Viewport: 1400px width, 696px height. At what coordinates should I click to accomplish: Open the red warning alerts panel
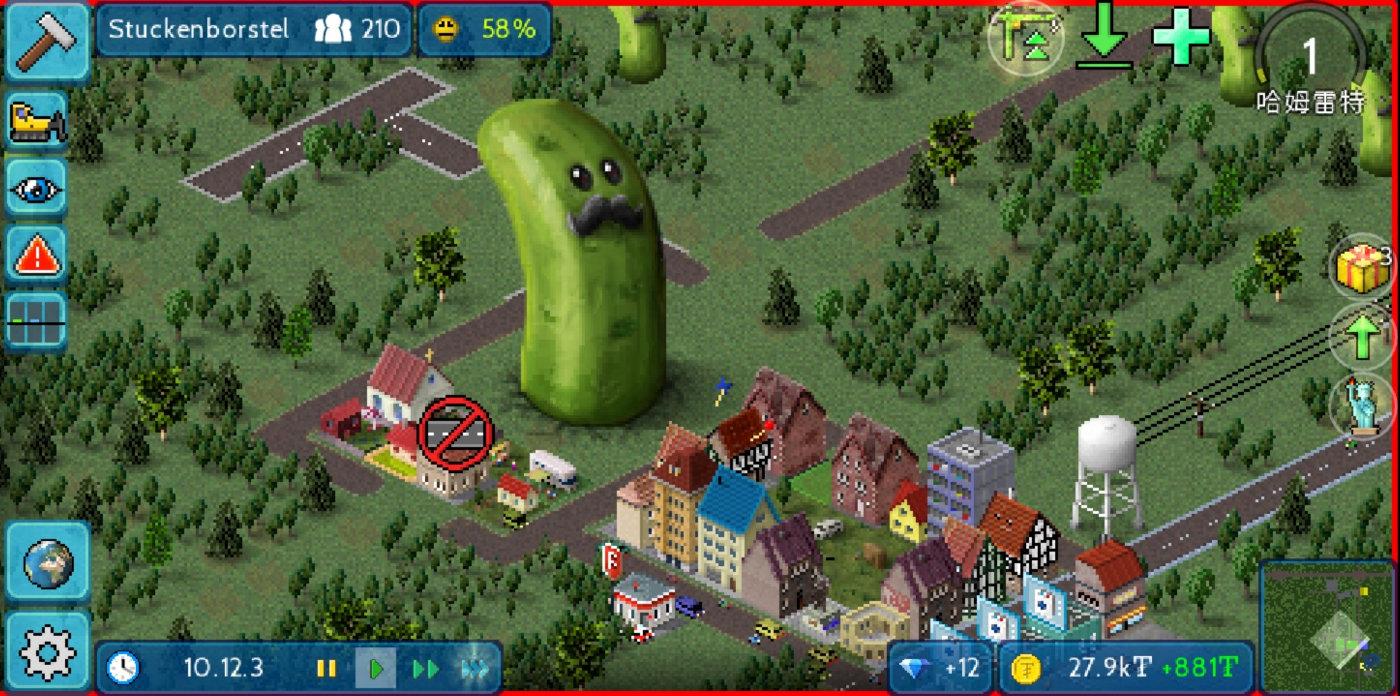(37, 254)
